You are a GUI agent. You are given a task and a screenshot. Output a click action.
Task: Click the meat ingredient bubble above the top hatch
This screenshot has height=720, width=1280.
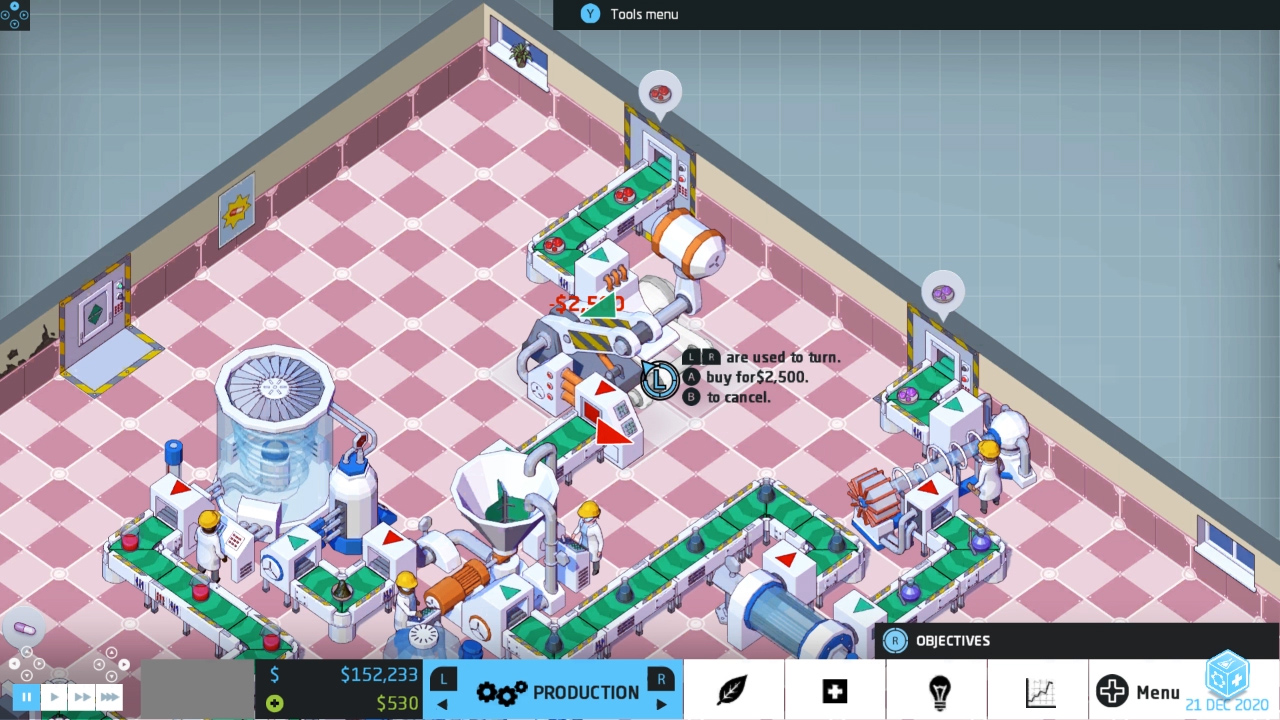659,91
